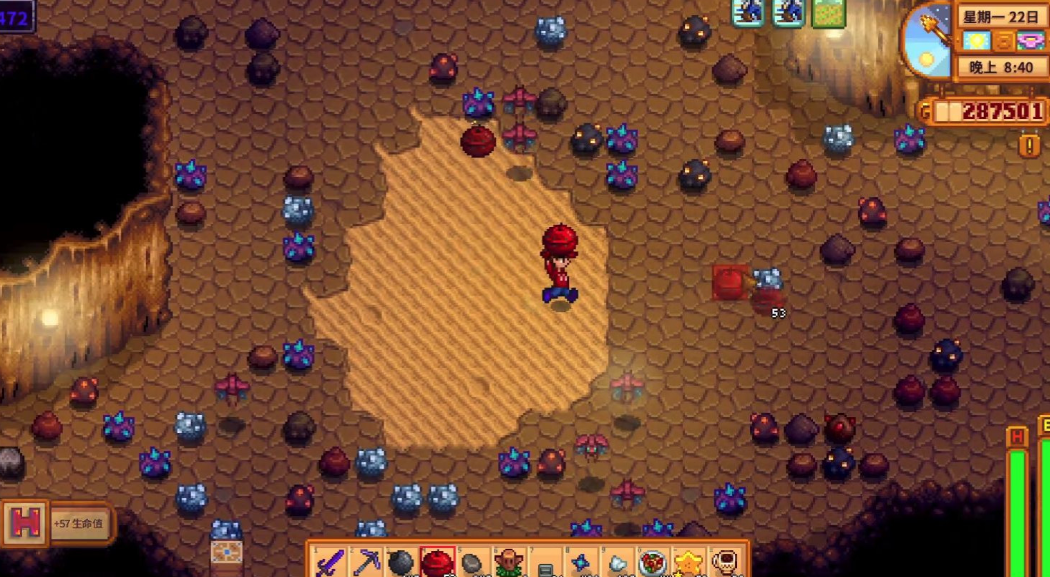Click the green patterned buff icon

(x=829, y=12)
